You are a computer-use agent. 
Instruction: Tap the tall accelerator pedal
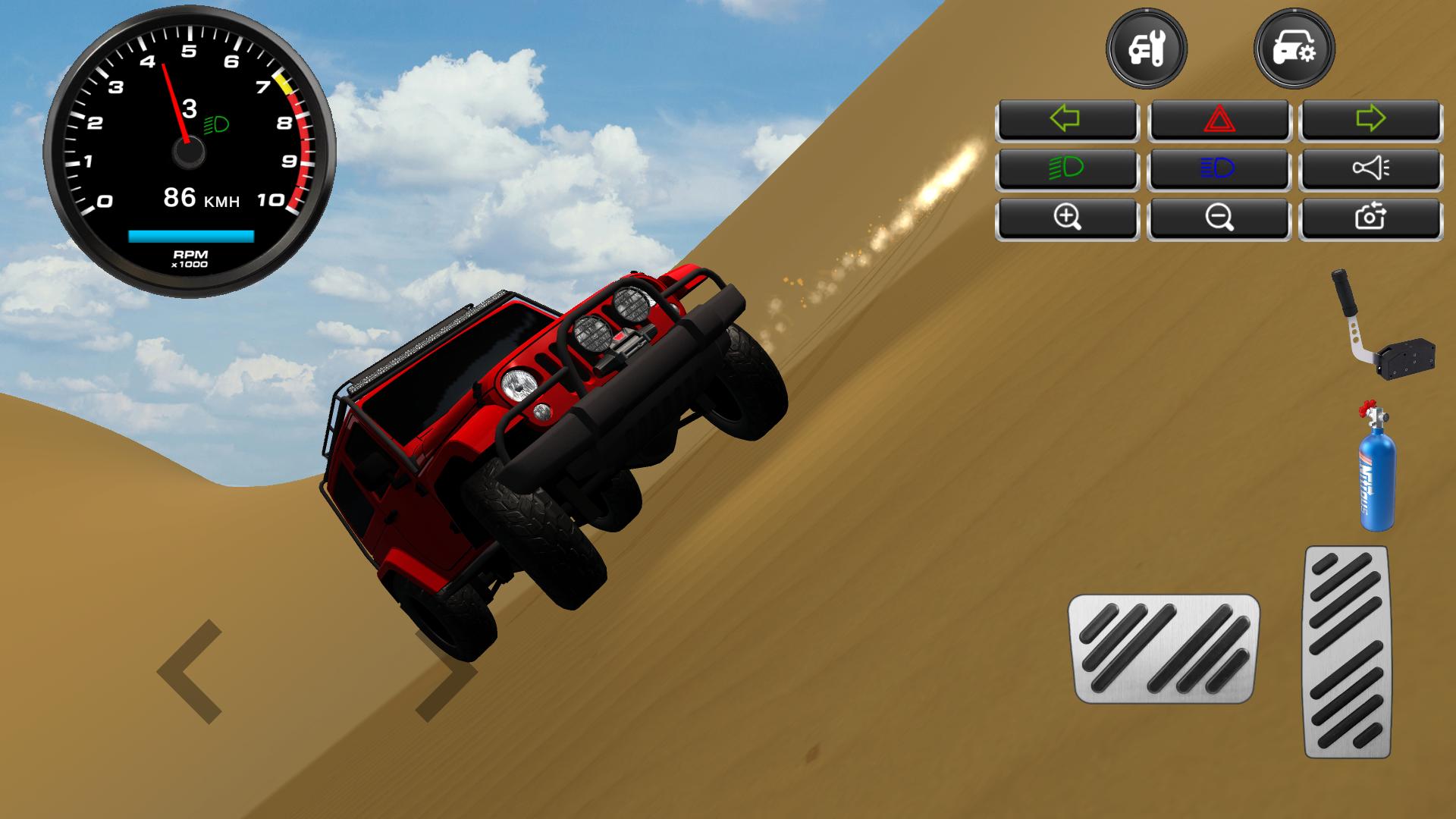point(1347,652)
